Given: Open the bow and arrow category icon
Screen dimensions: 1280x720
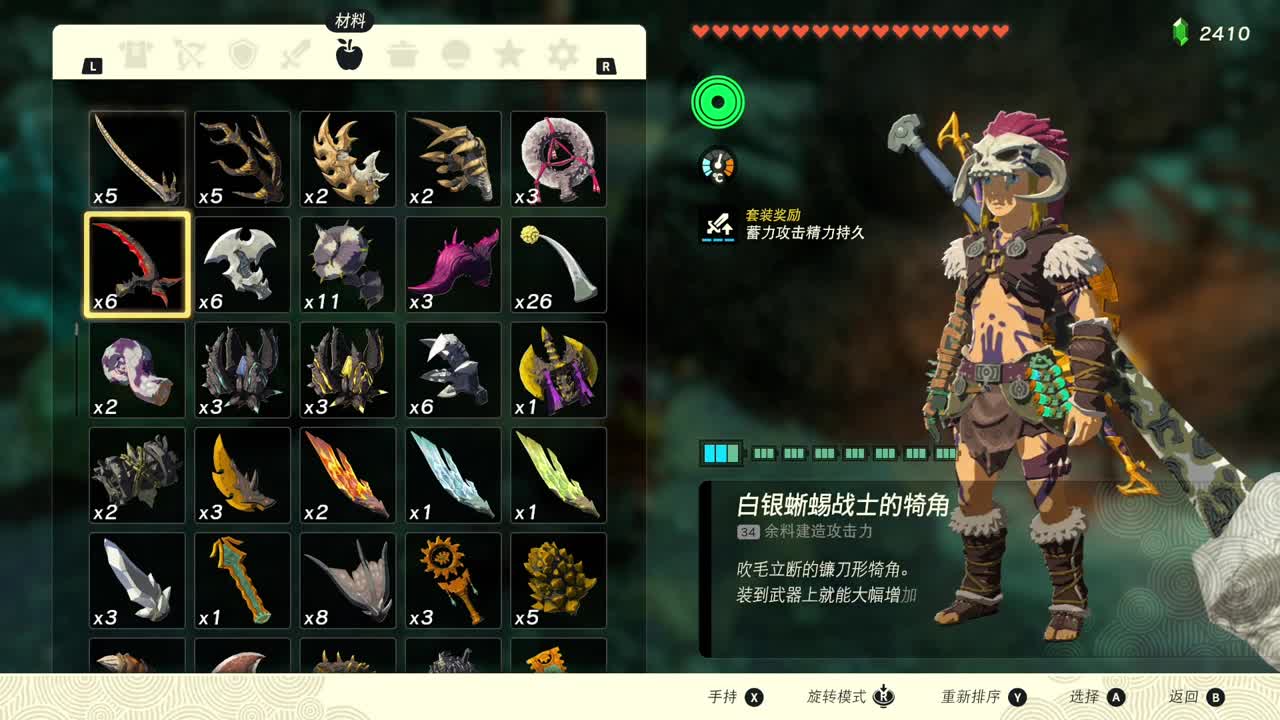Looking at the screenshot, I should pos(193,55).
